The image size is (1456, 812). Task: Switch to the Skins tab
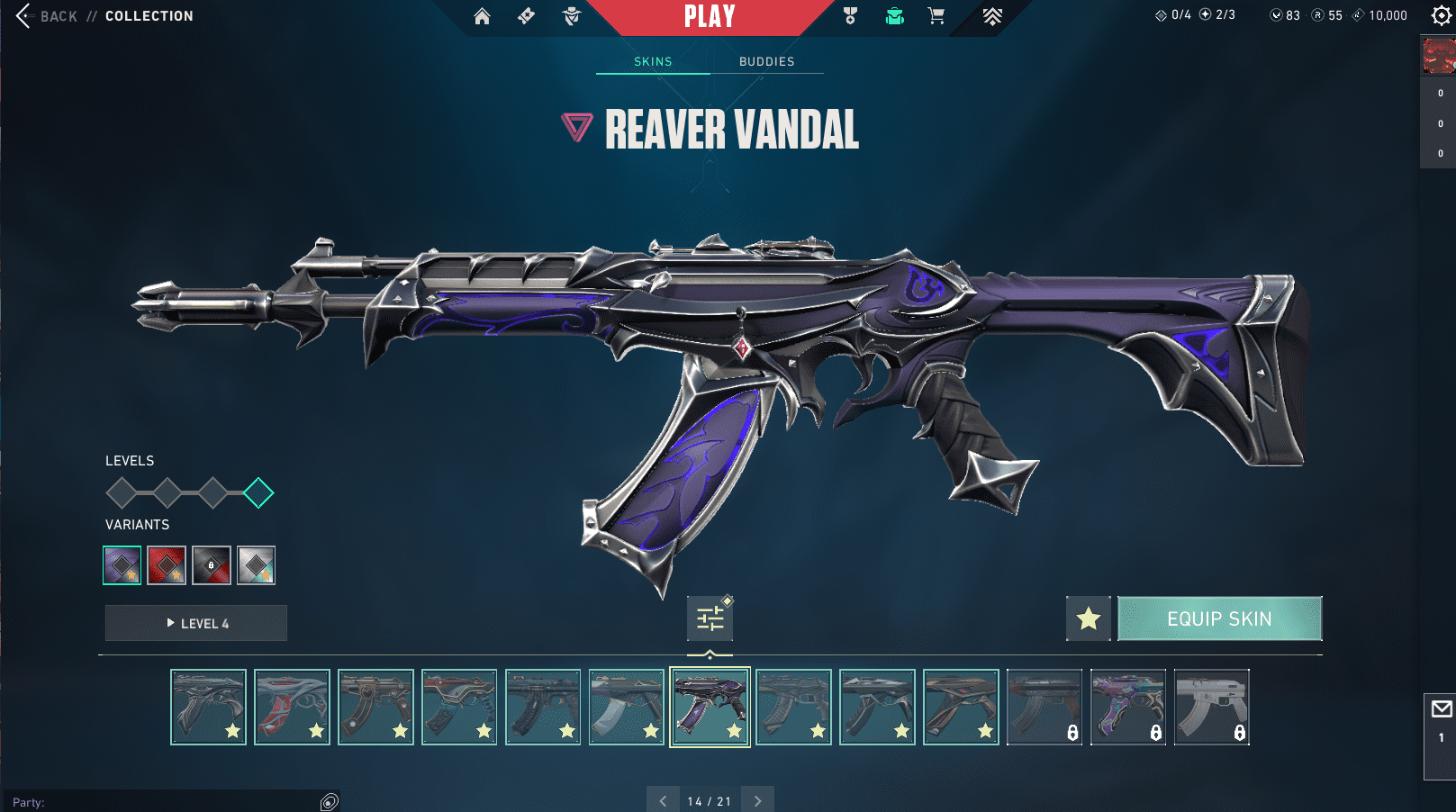pos(653,61)
